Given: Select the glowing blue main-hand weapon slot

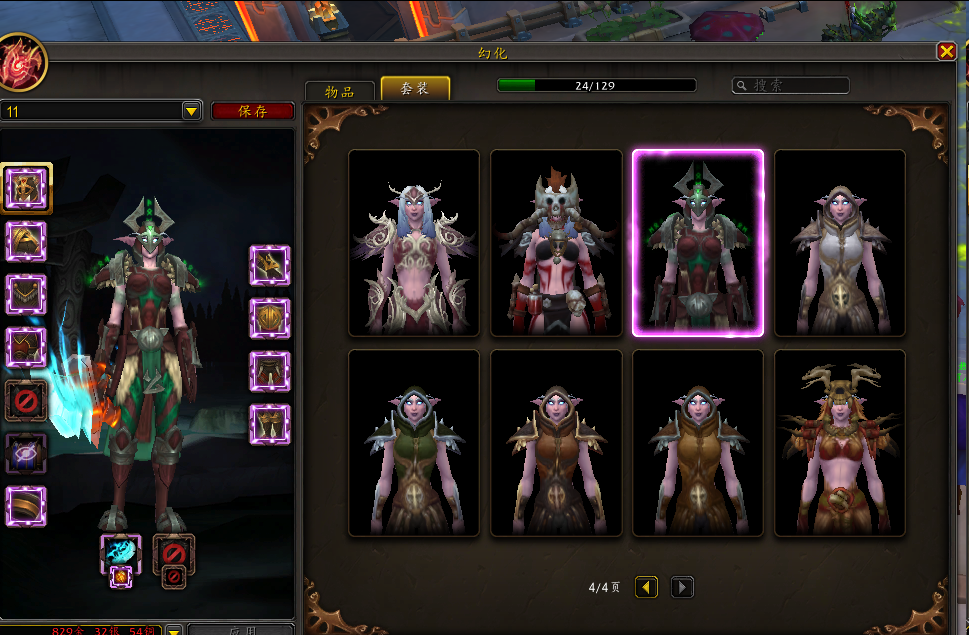Looking at the screenshot, I should point(121,553).
